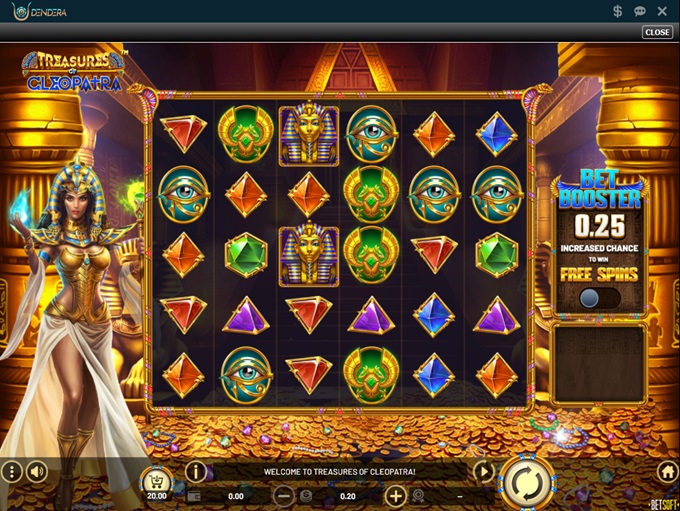Mute the sound with the speaker icon

pos(37,471)
